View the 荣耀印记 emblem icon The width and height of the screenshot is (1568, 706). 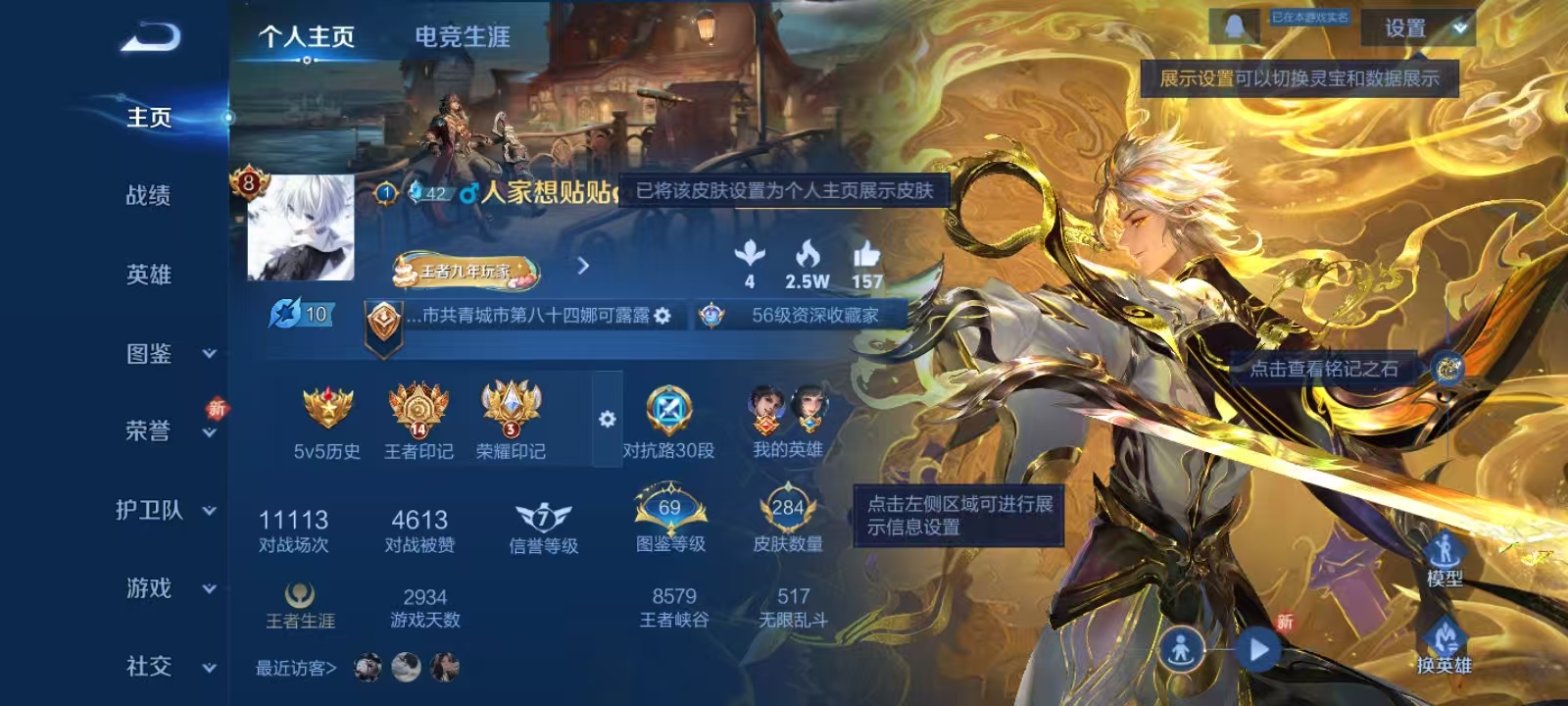coord(510,410)
